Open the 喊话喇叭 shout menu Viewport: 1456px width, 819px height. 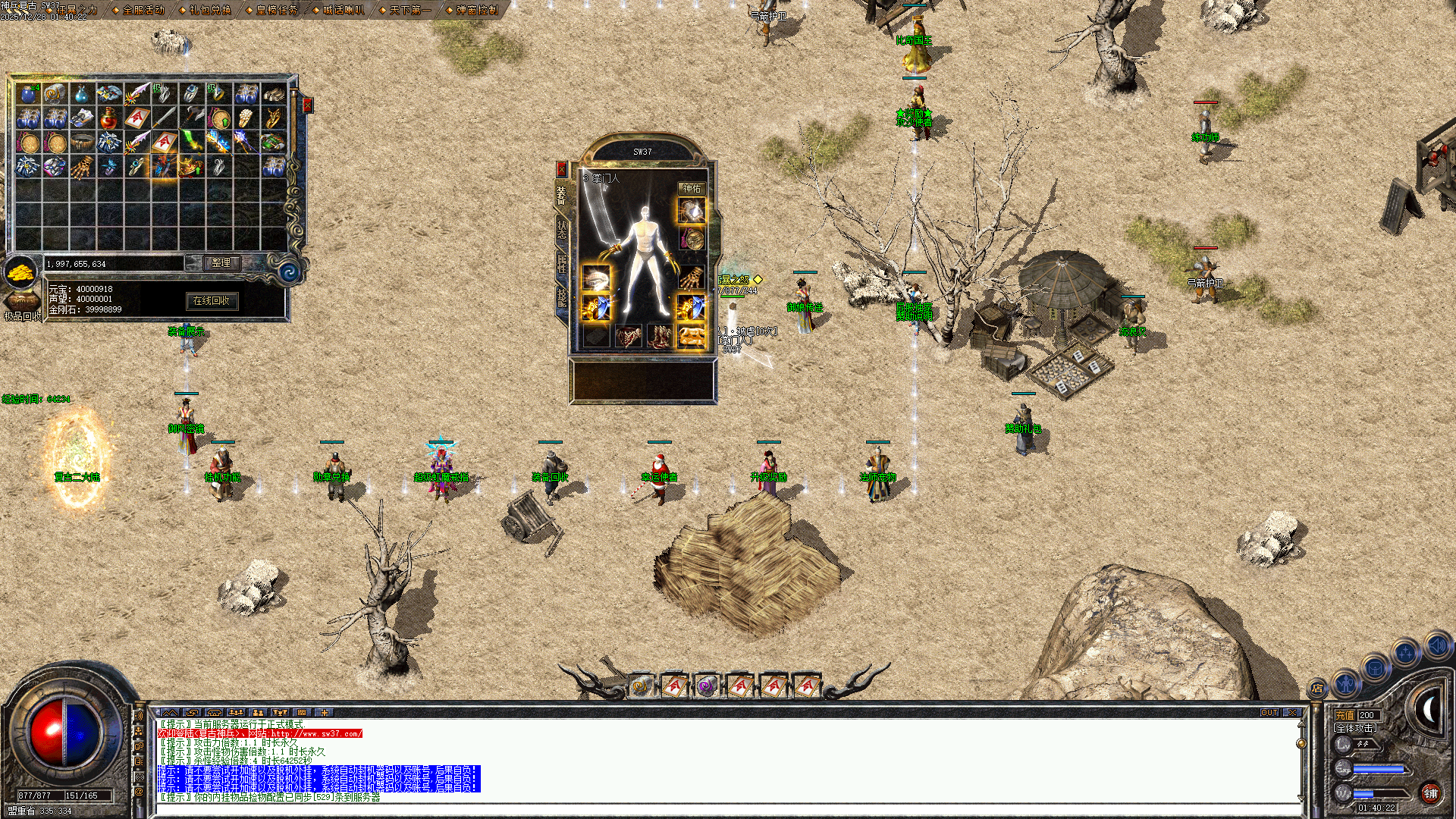344,10
